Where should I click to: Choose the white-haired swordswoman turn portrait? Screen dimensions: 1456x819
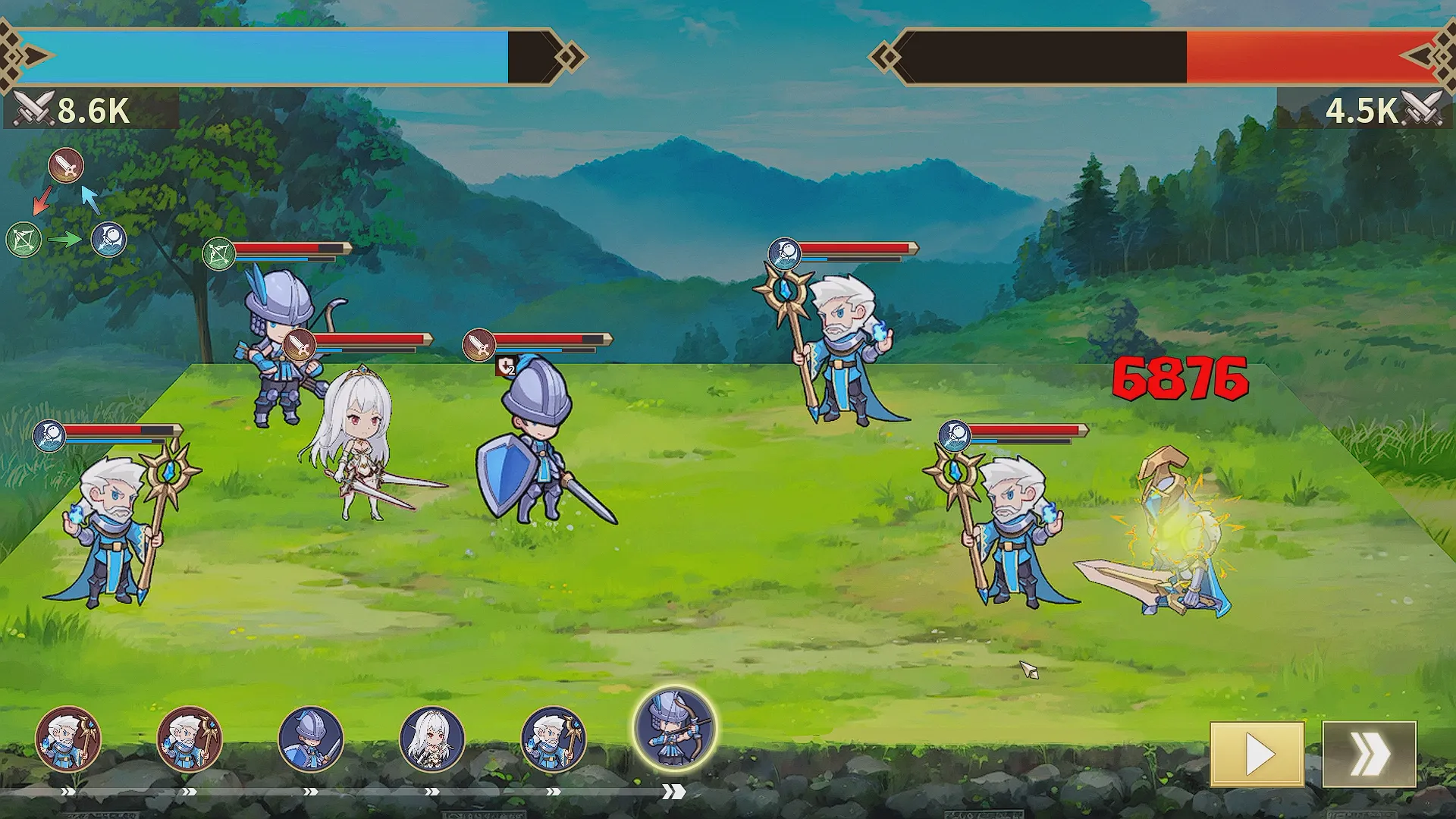(x=431, y=738)
